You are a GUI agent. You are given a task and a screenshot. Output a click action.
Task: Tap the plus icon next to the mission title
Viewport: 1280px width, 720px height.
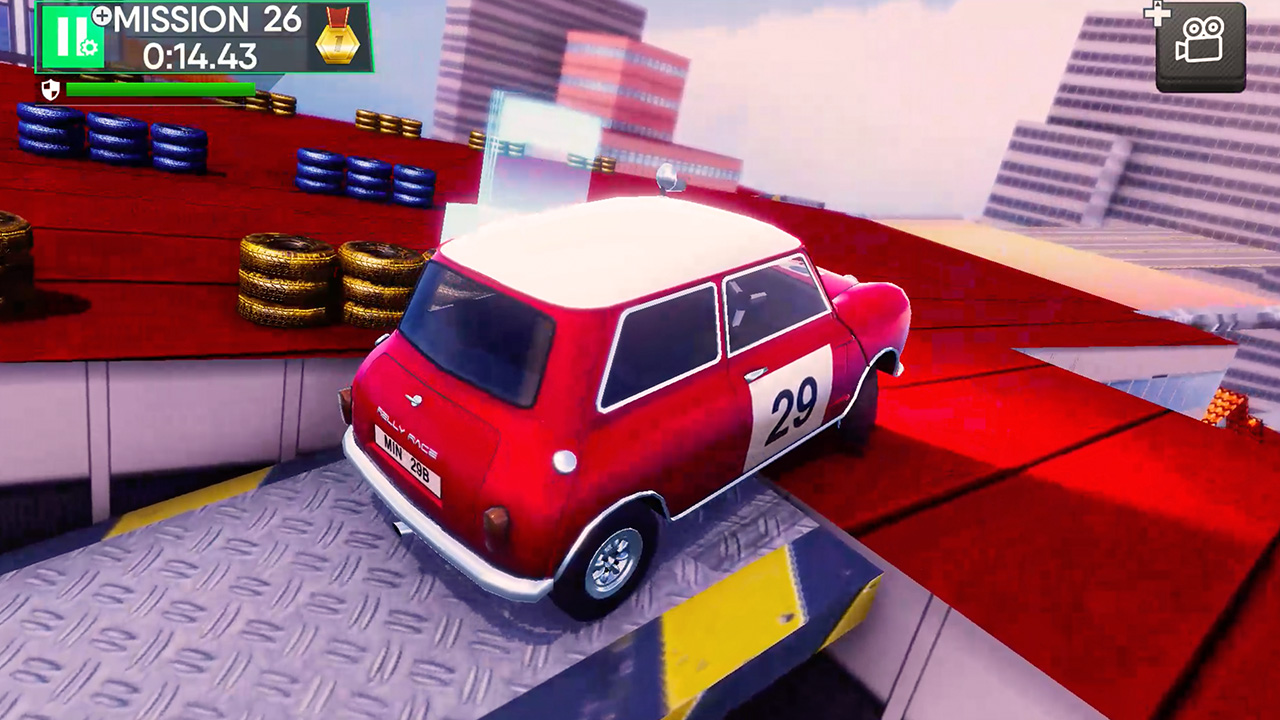pos(100,16)
